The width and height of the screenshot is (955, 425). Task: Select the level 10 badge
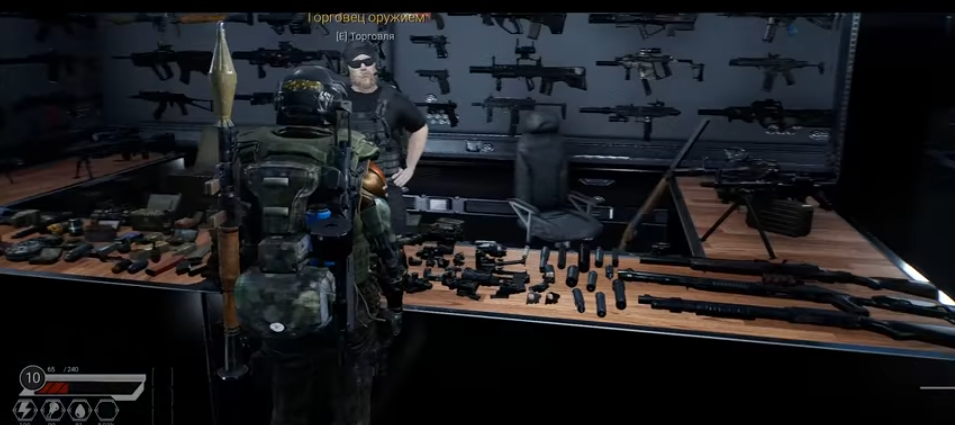32,380
